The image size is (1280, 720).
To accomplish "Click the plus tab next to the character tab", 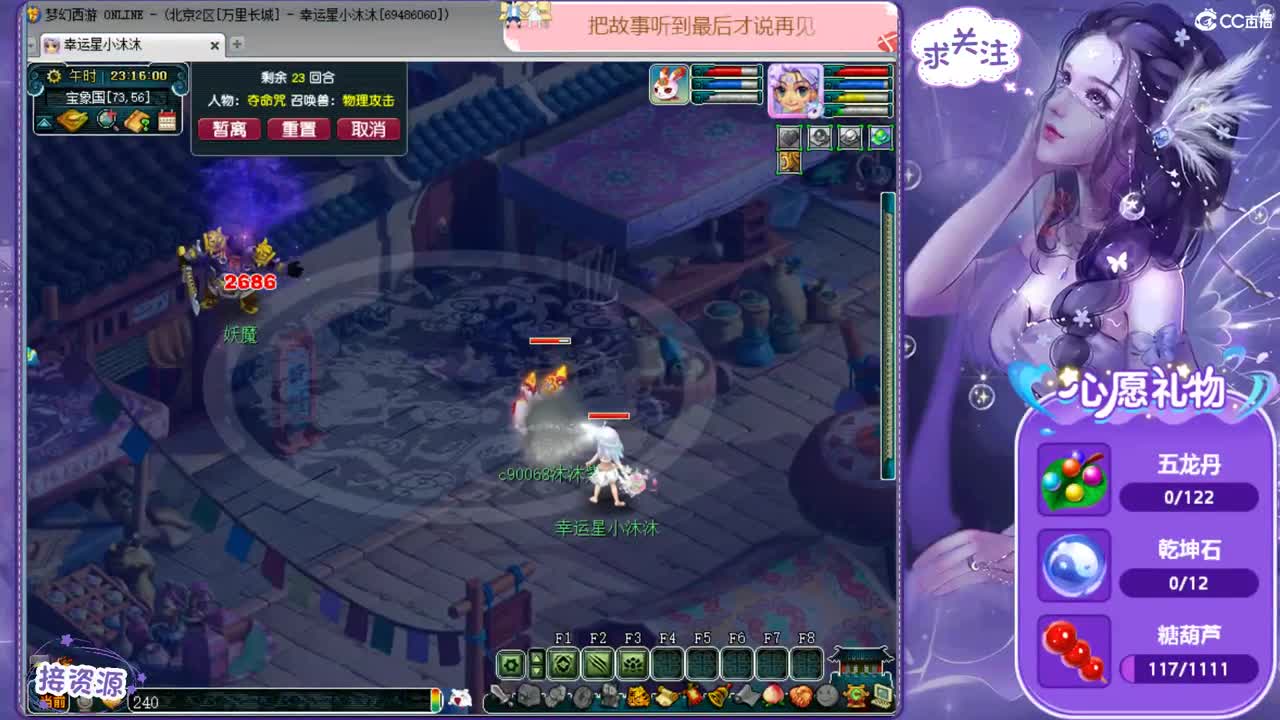I will tap(235, 45).
